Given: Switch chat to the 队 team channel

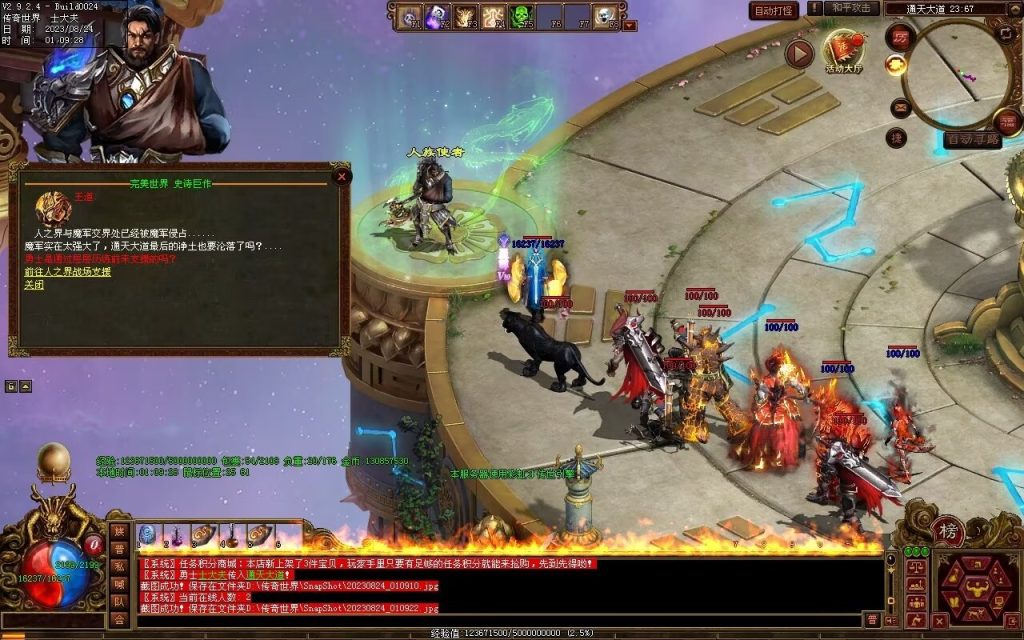Looking at the screenshot, I should (x=119, y=602).
